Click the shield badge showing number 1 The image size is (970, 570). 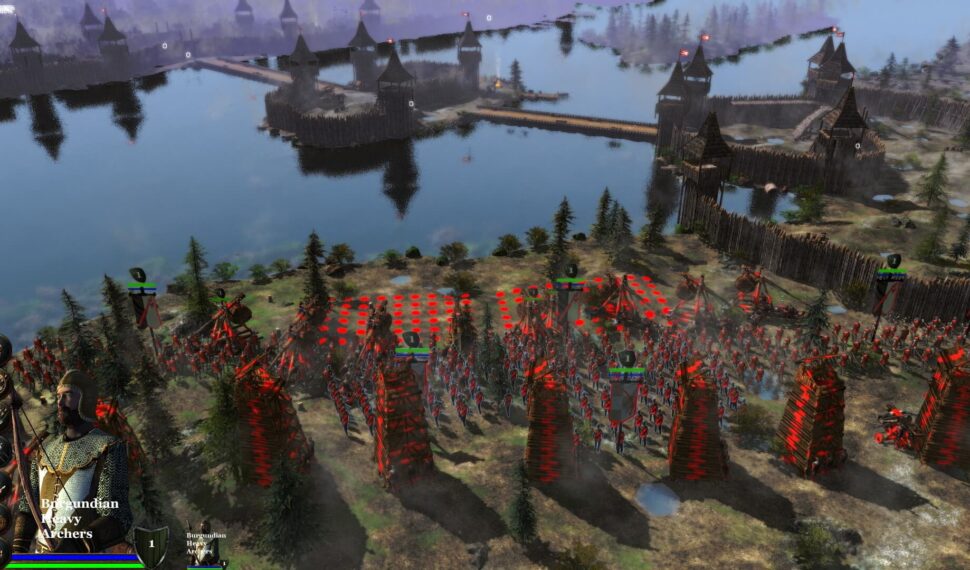(151, 545)
